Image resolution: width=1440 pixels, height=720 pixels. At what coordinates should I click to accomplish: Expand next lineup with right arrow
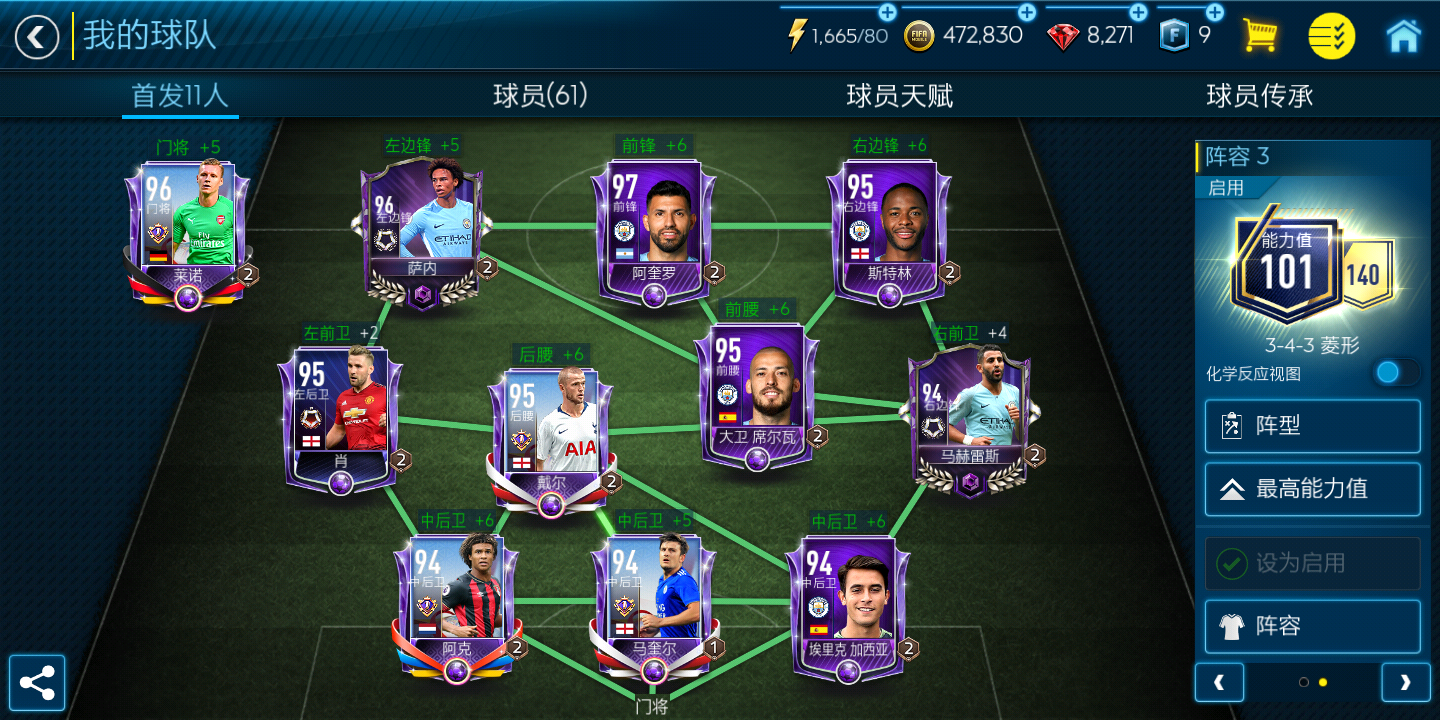pos(1406,682)
